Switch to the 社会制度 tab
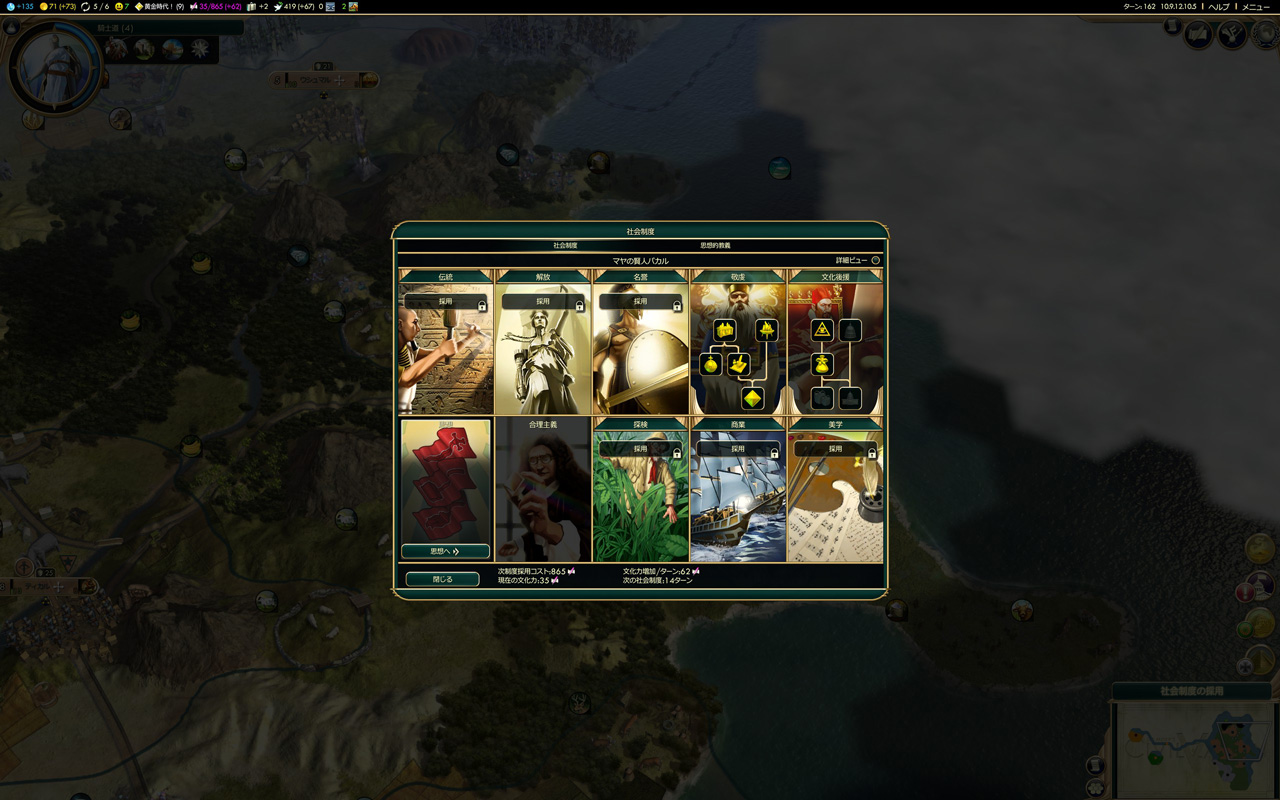The image size is (1280, 800). click(565, 245)
